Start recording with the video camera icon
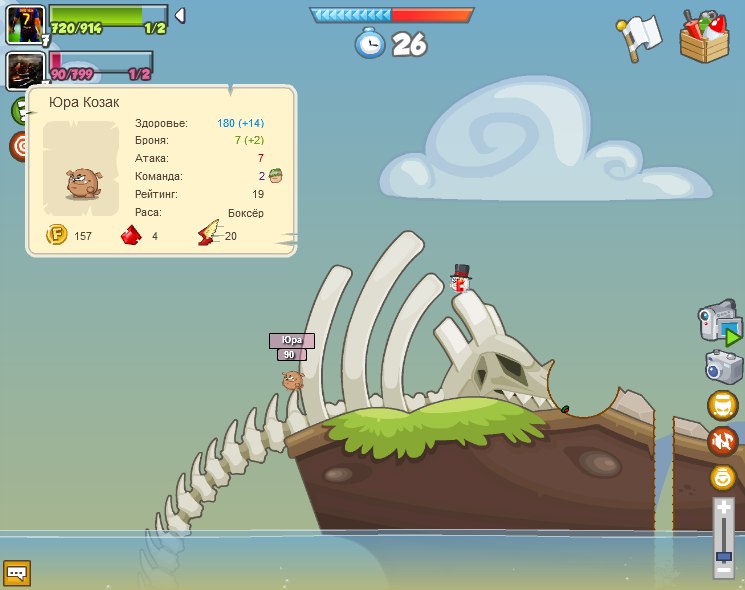 click(720, 325)
